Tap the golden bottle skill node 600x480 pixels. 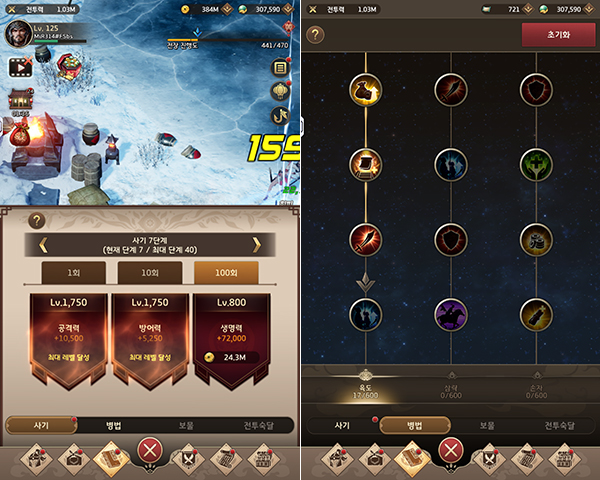(x=537, y=314)
